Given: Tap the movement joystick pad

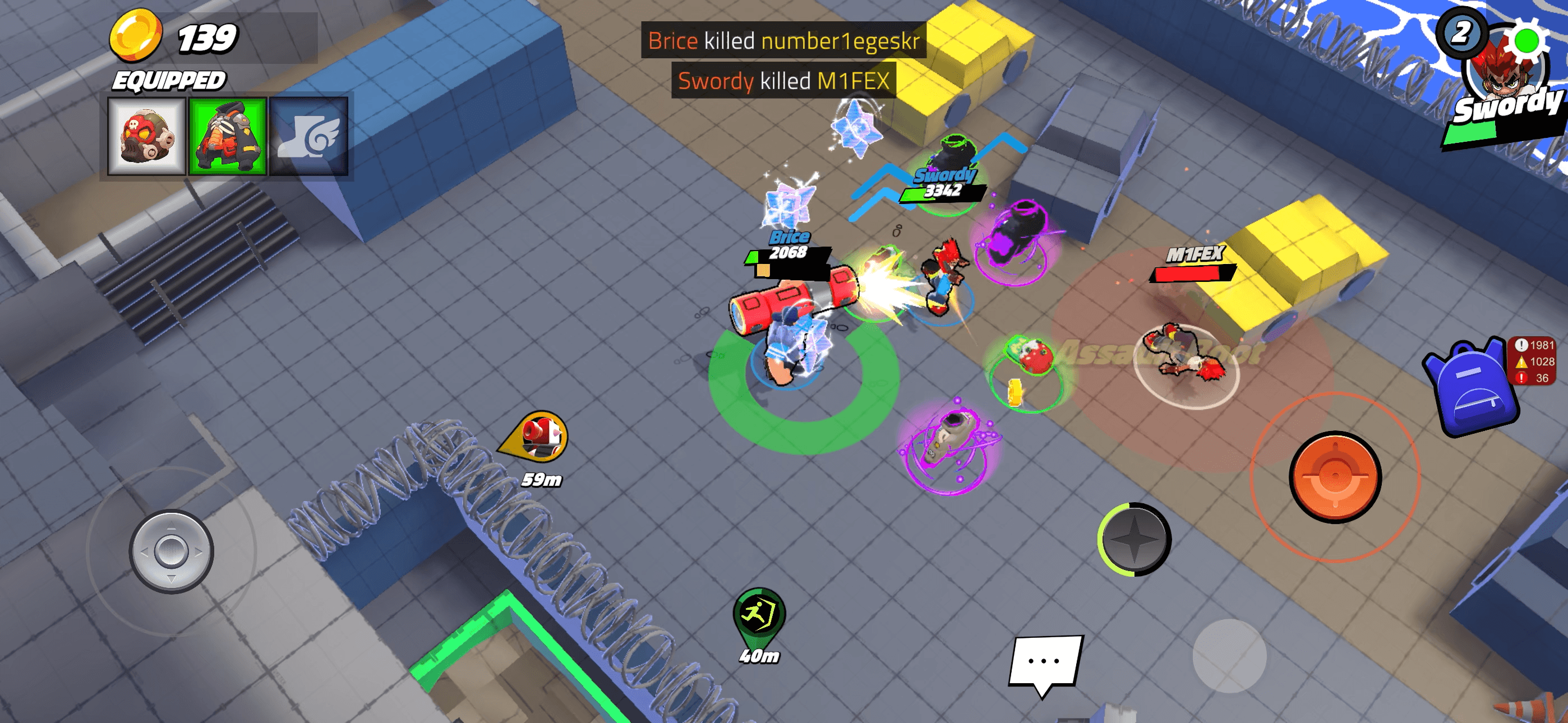Looking at the screenshot, I should click(x=171, y=551).
